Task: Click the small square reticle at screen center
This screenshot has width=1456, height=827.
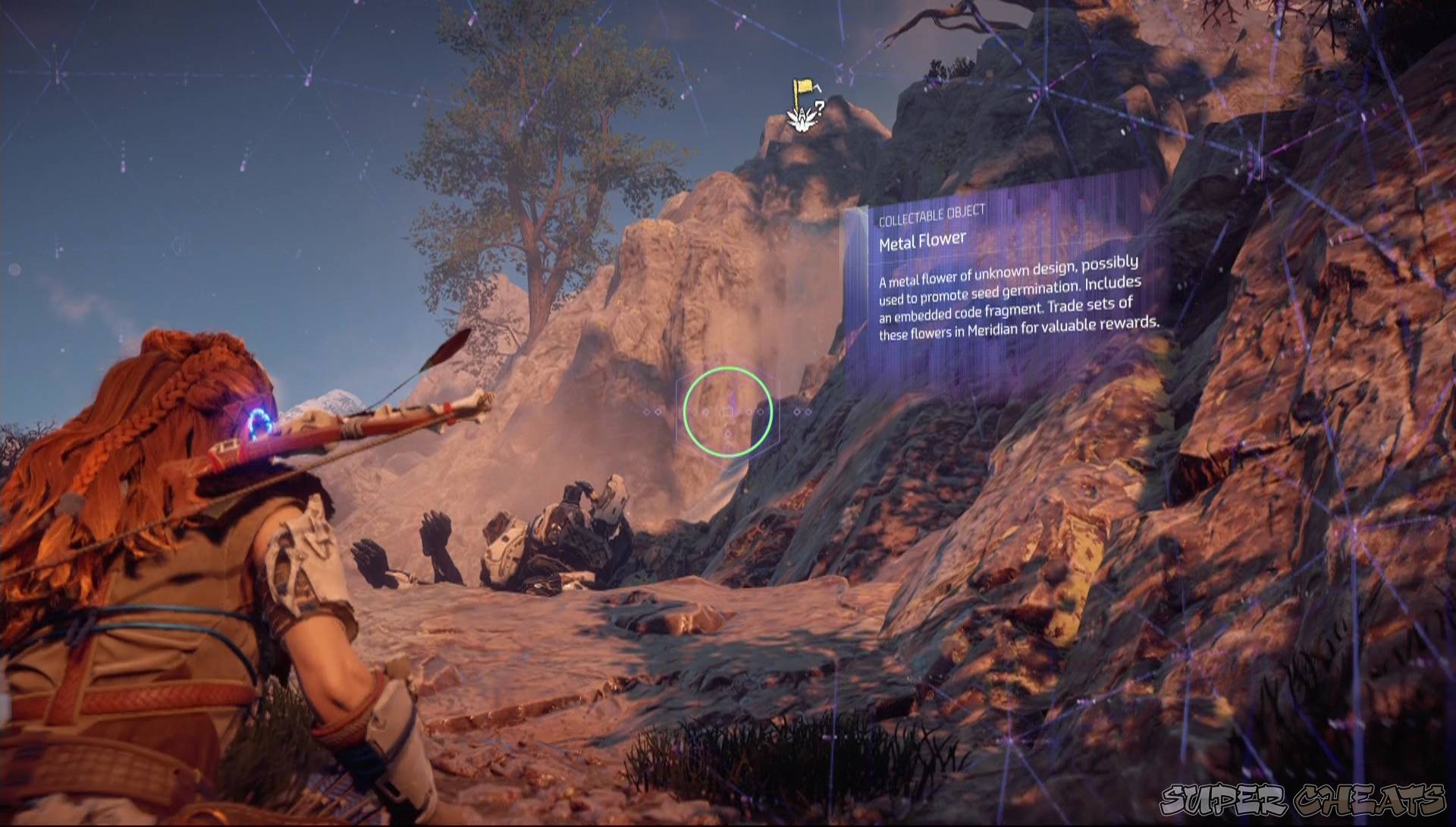Action: click(728, 412)
